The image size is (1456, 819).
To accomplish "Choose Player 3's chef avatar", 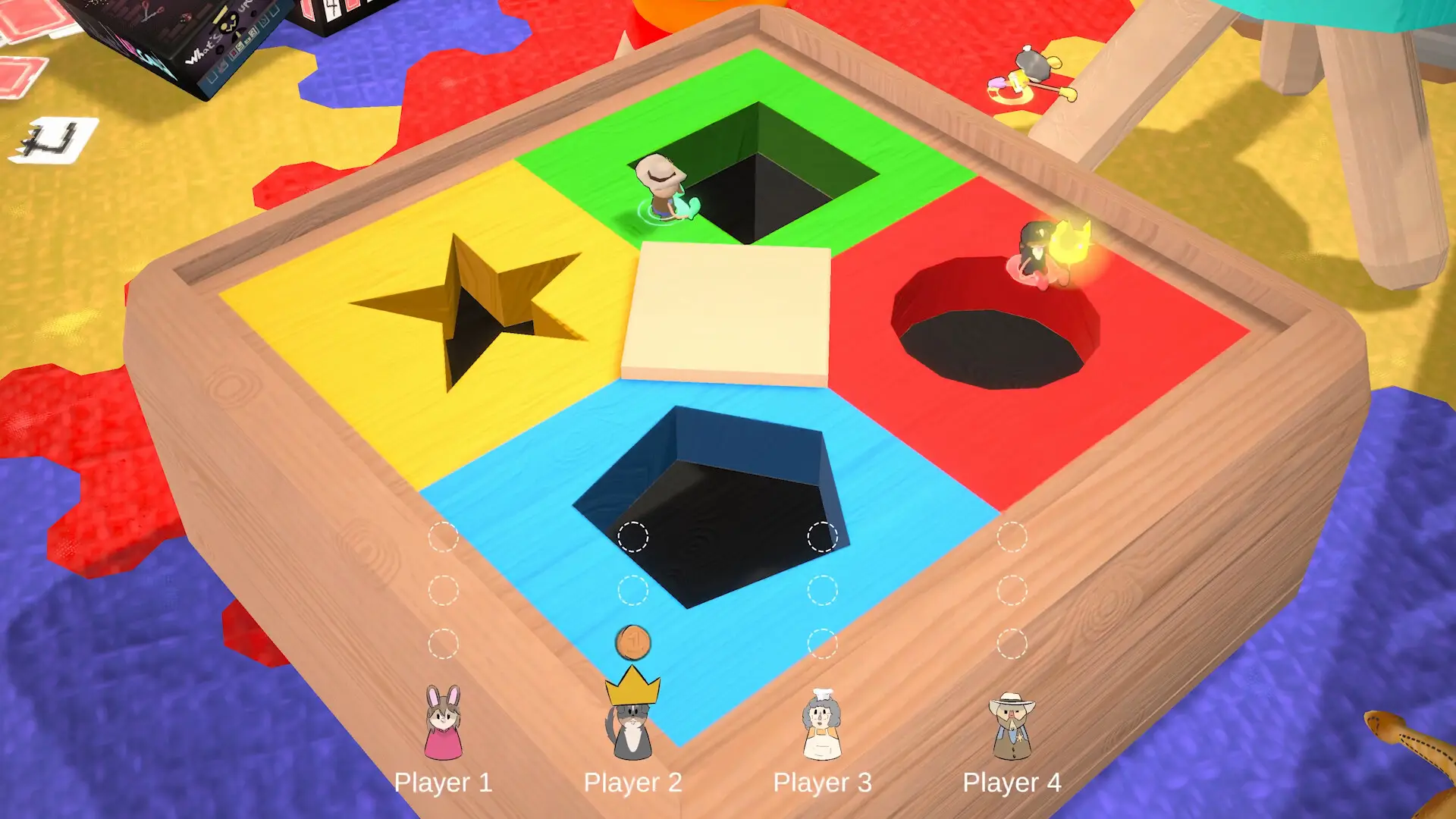I will pyautogui.click(x=822, y=725).
